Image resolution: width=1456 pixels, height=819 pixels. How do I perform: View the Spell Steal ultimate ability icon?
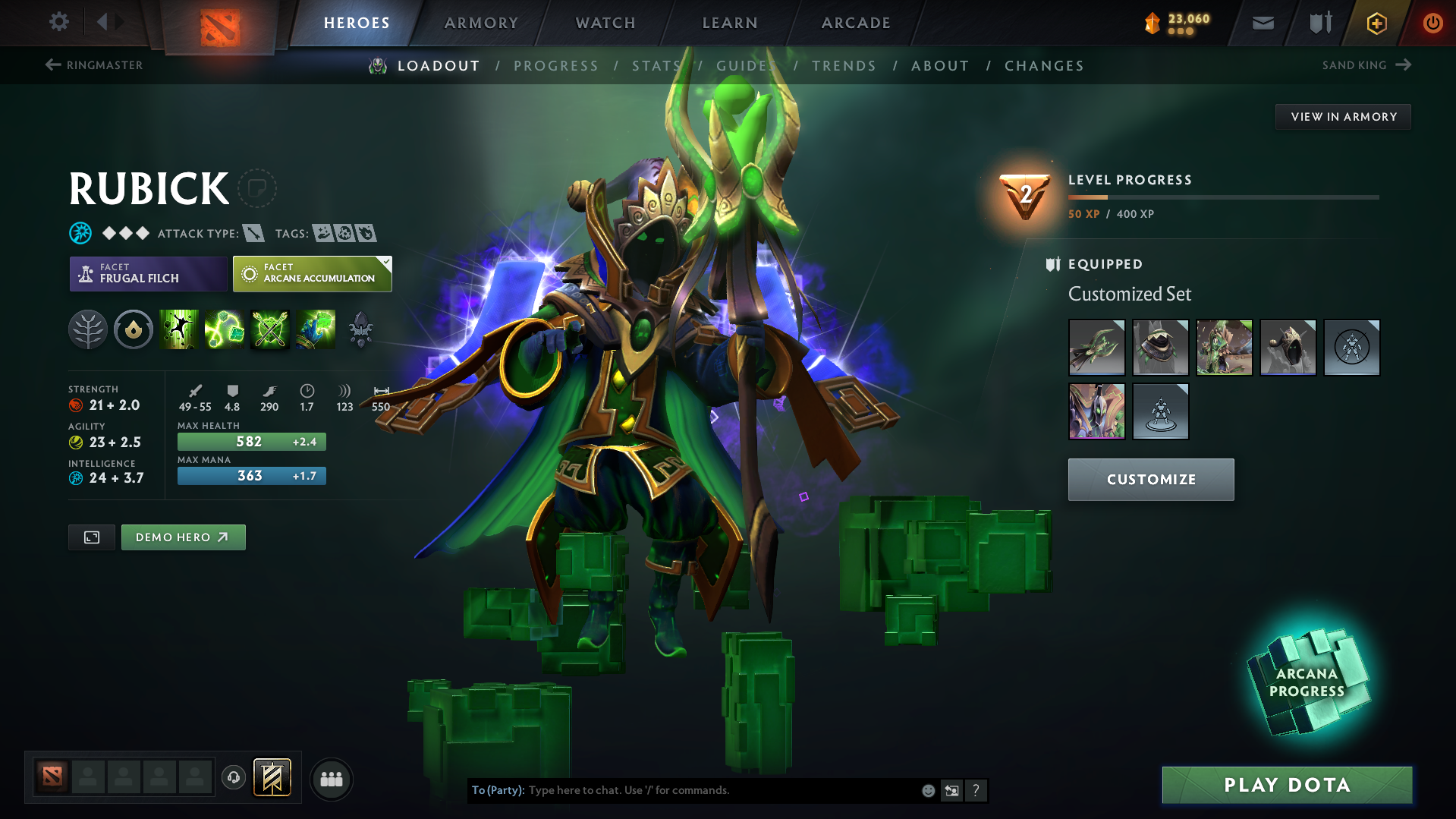[x=316, y=329]
